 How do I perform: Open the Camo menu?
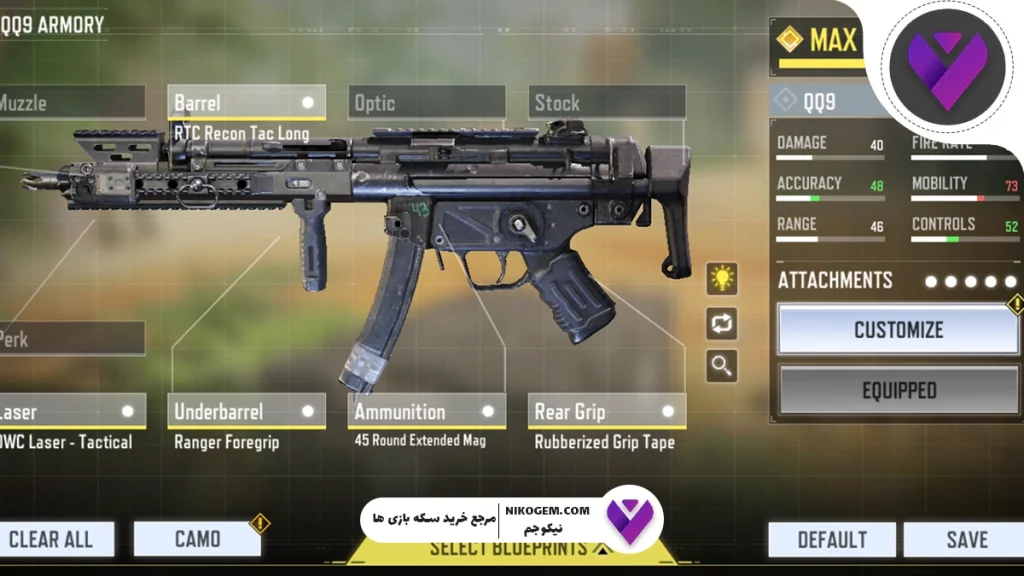(197, 540)
